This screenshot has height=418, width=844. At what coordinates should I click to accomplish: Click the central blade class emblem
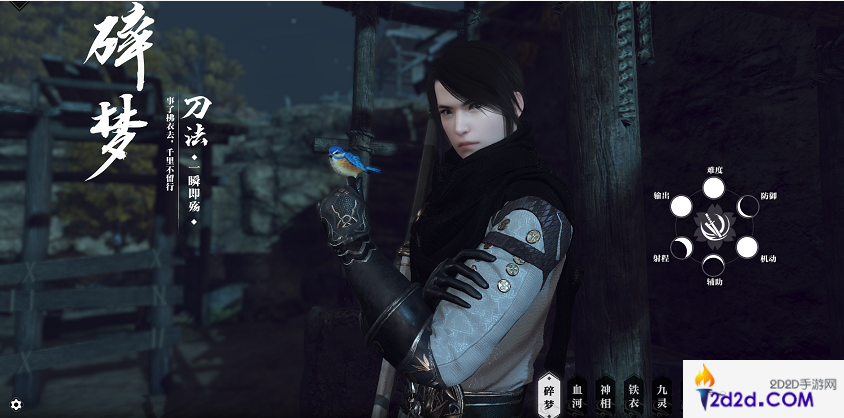click(x=713, y=227)
